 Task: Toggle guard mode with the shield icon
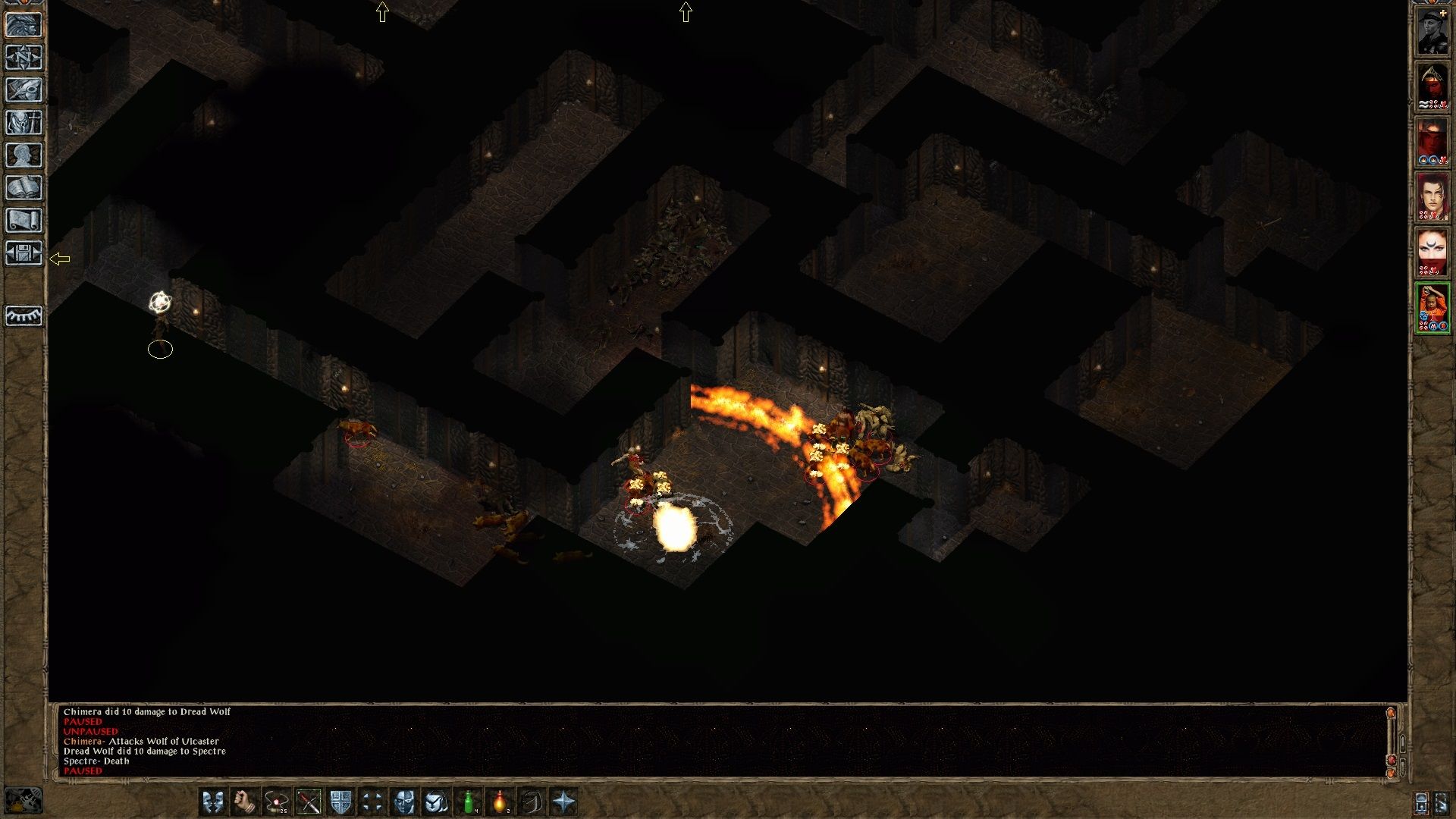tap(340, 802)
